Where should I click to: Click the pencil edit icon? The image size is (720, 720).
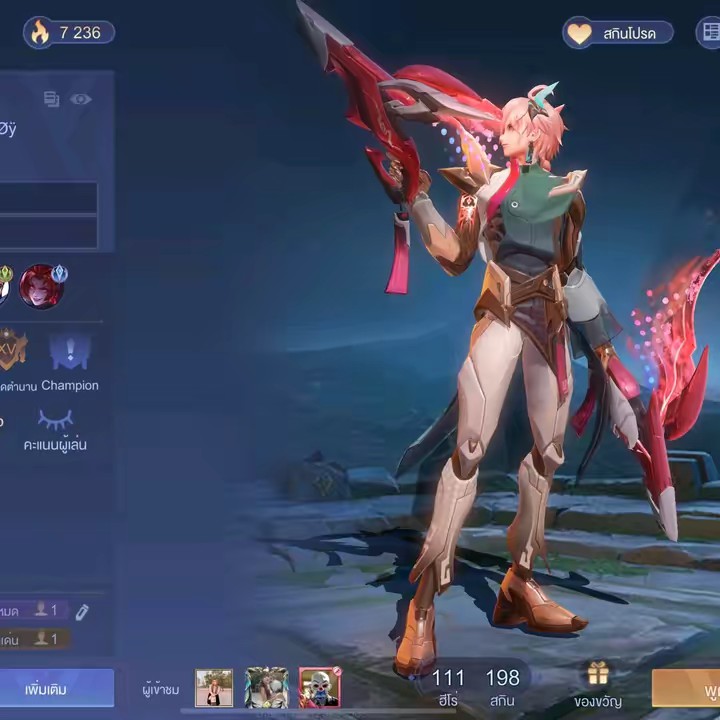pos(83,611)
